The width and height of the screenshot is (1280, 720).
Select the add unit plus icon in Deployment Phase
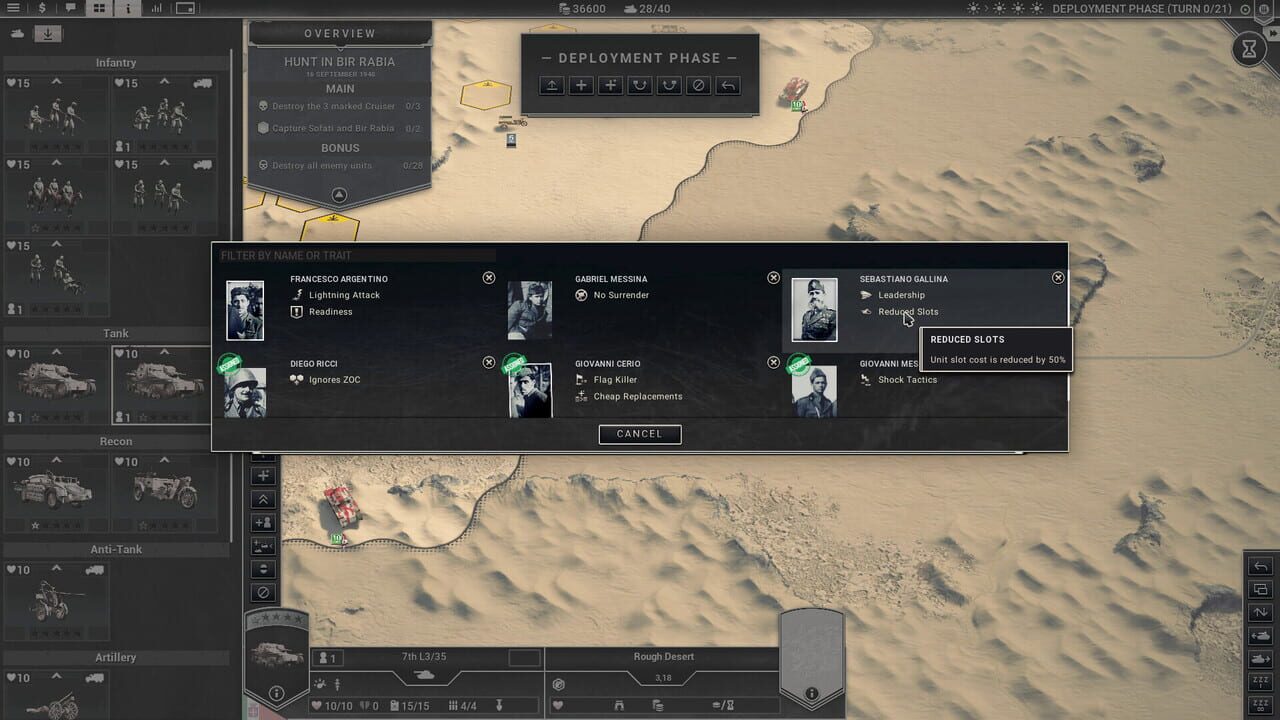click(x=580, y=85)
